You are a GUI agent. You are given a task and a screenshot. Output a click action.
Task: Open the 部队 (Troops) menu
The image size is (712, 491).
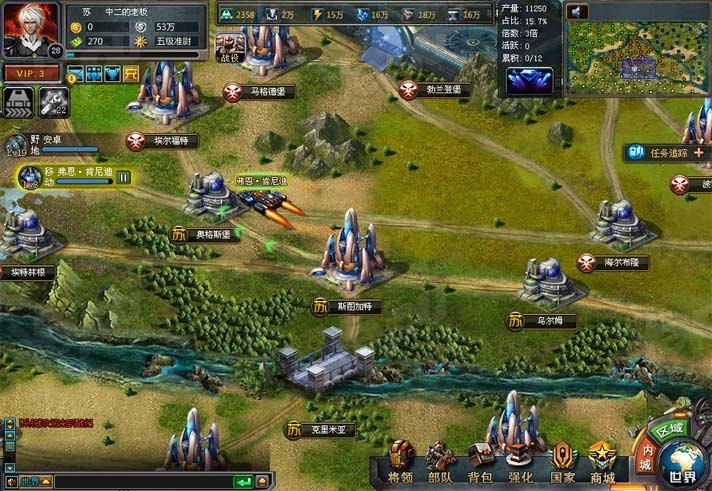(x=440, y=461)
